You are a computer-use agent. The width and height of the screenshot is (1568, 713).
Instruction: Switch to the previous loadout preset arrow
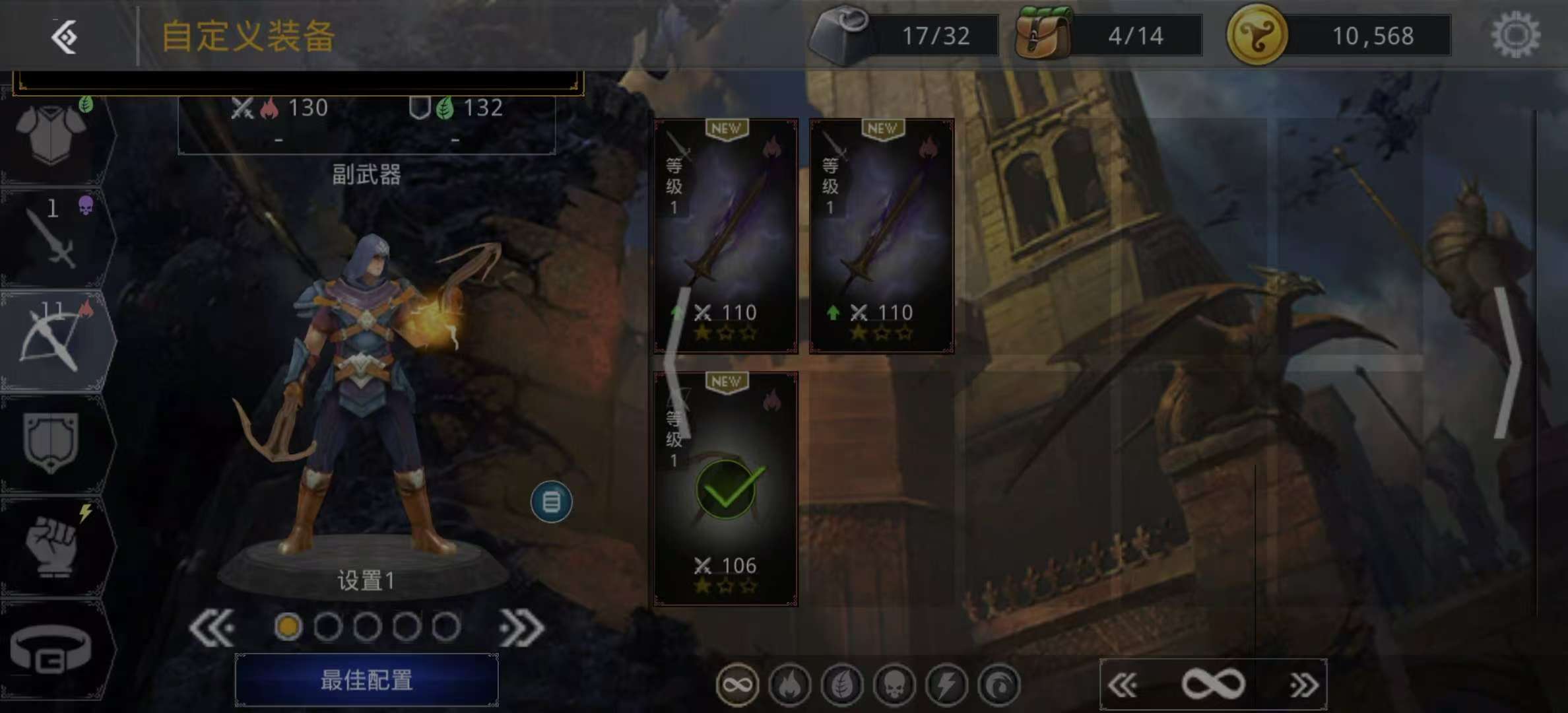(x=212, y=627)
